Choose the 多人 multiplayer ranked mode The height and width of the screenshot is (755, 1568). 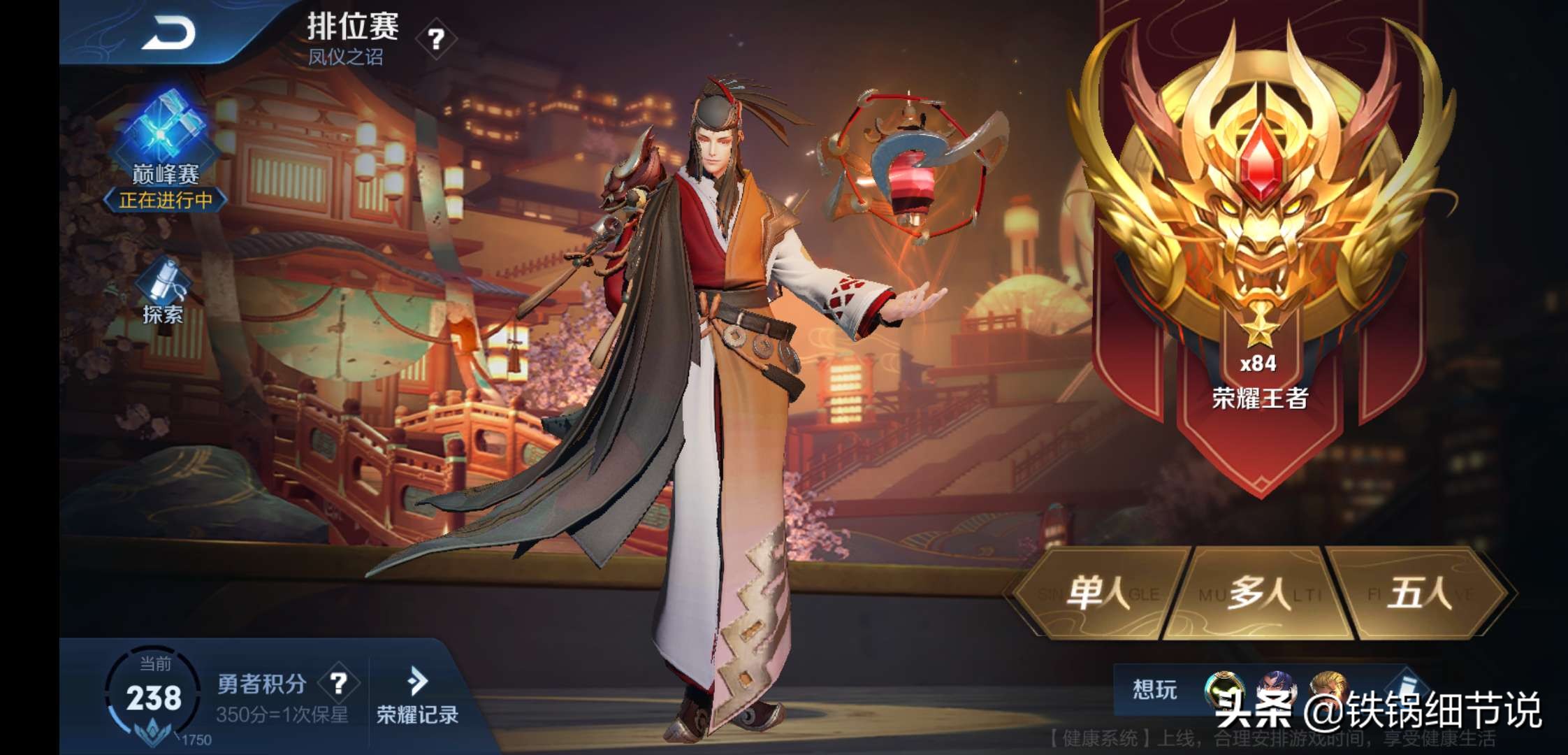point(1258,594)
